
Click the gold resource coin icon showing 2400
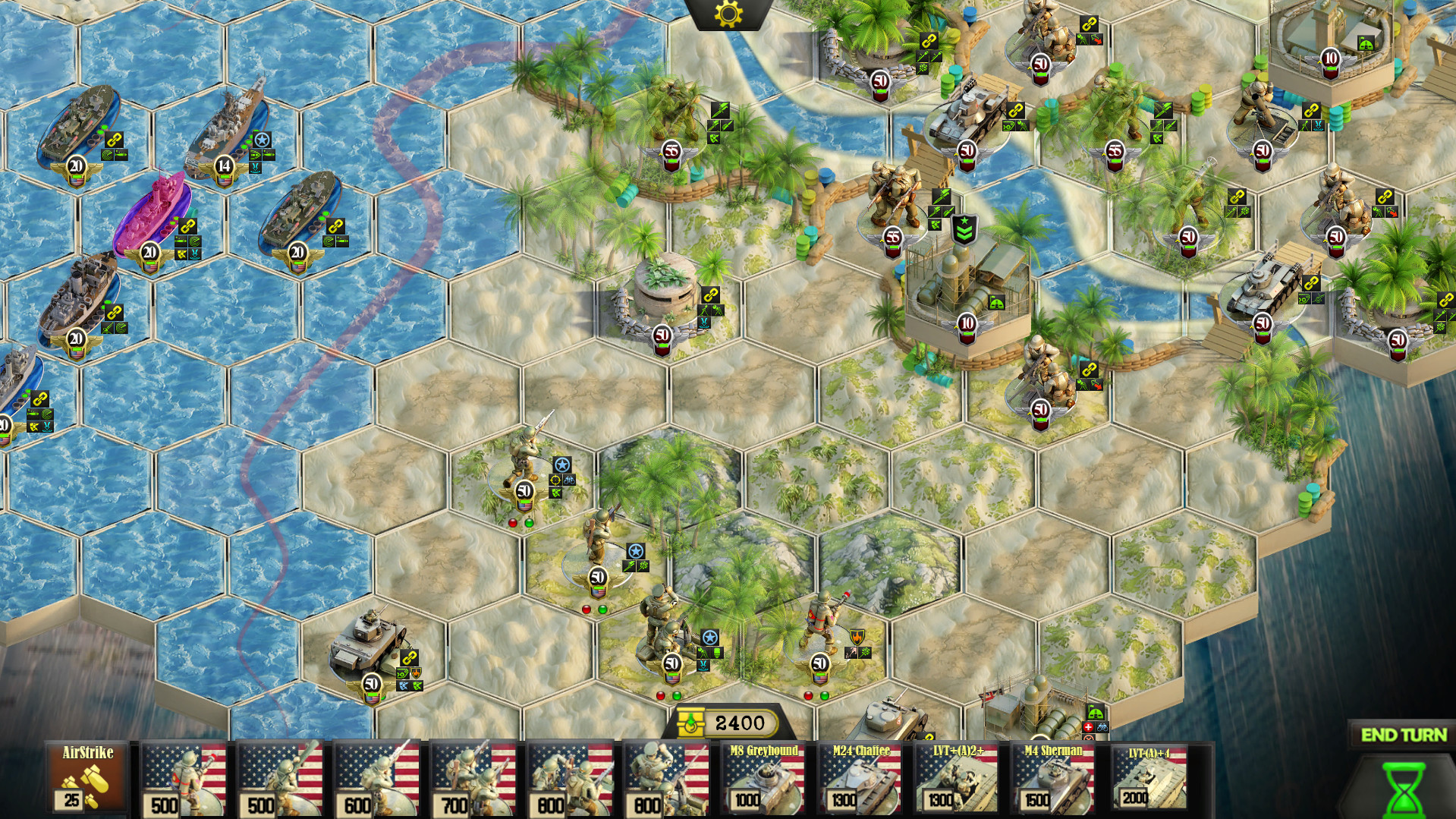pos(692,723)
